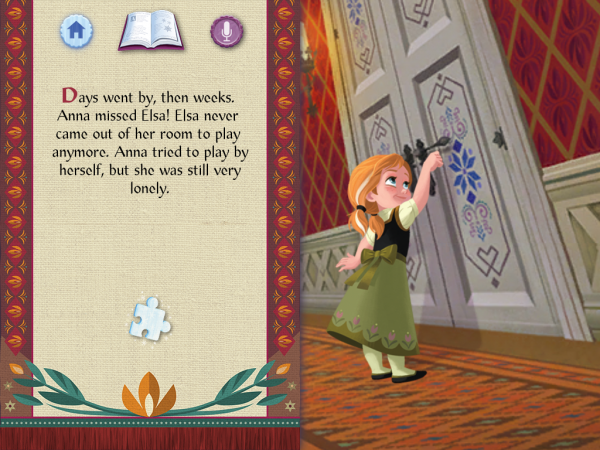
Task: Tap the purple microphone button
Action: pyautogui.click(x=227, y=31)
